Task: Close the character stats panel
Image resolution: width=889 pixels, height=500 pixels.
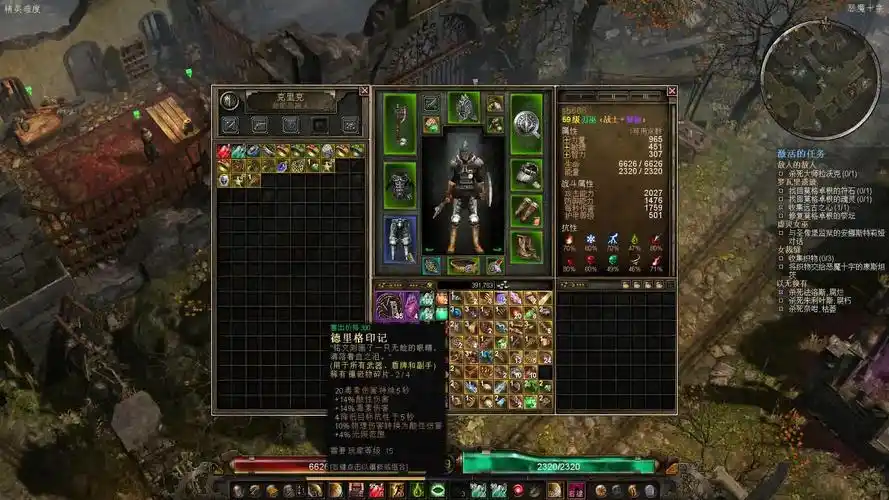Action: pos(672,91)
